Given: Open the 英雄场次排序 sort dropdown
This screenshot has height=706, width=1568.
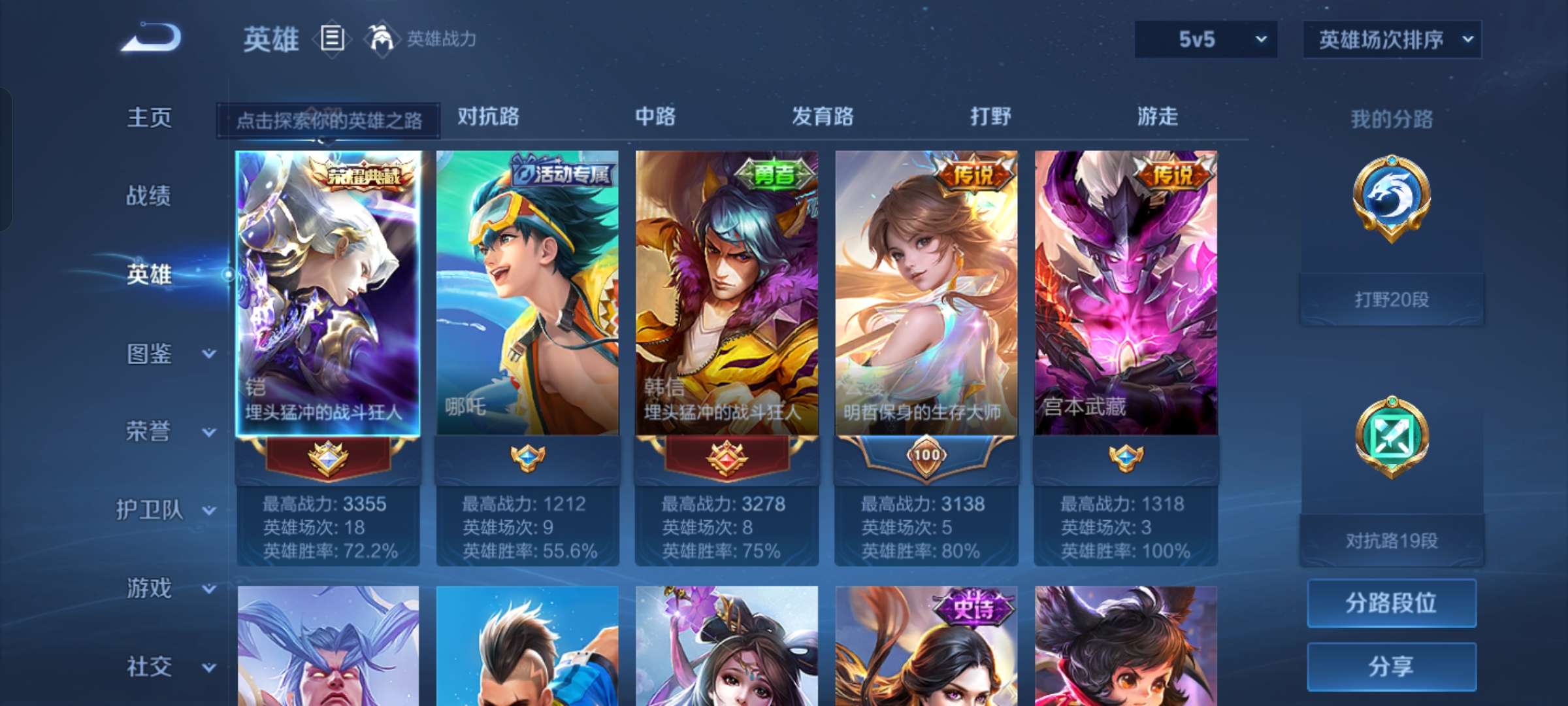Looking at the screenshot, I should 1392,39.
